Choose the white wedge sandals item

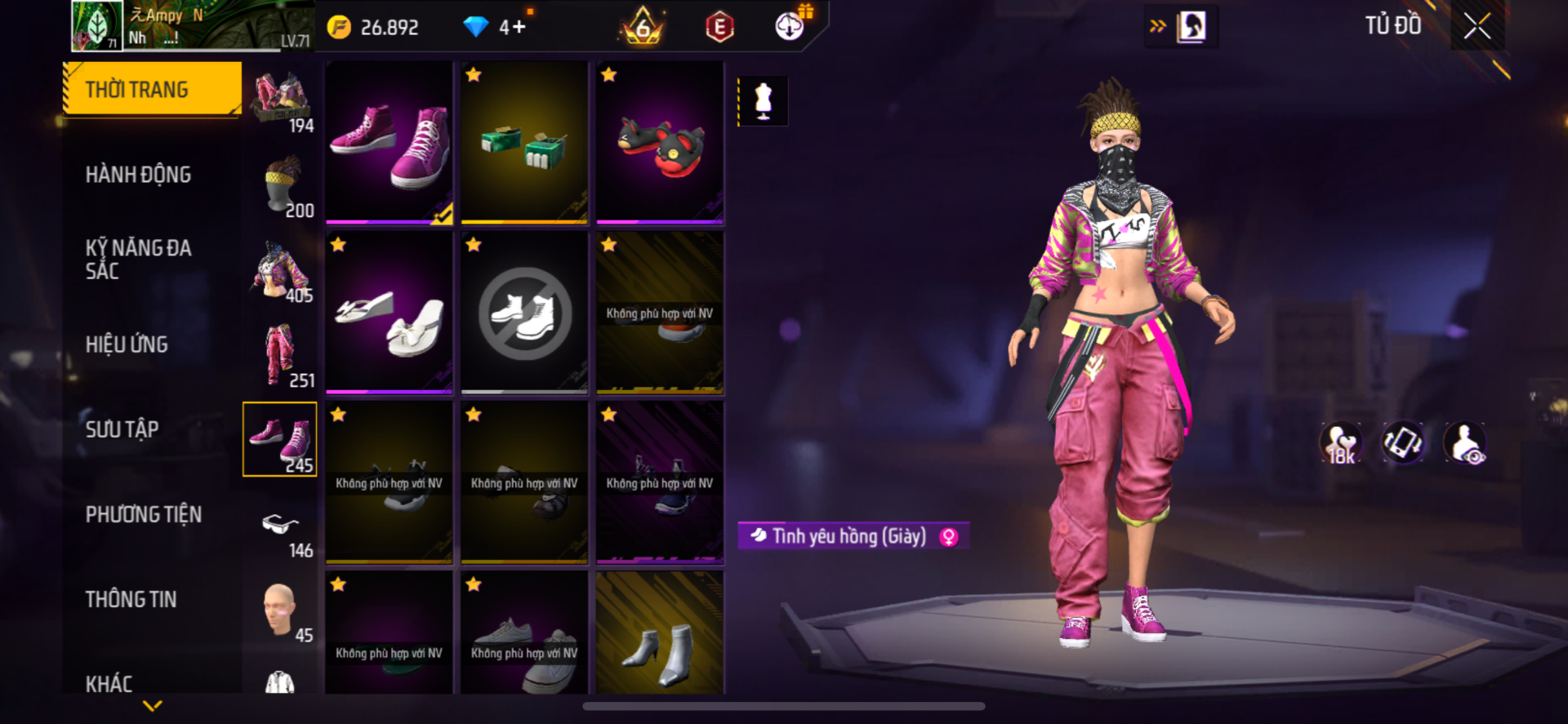pyautogui.click(x=390, y=313)
